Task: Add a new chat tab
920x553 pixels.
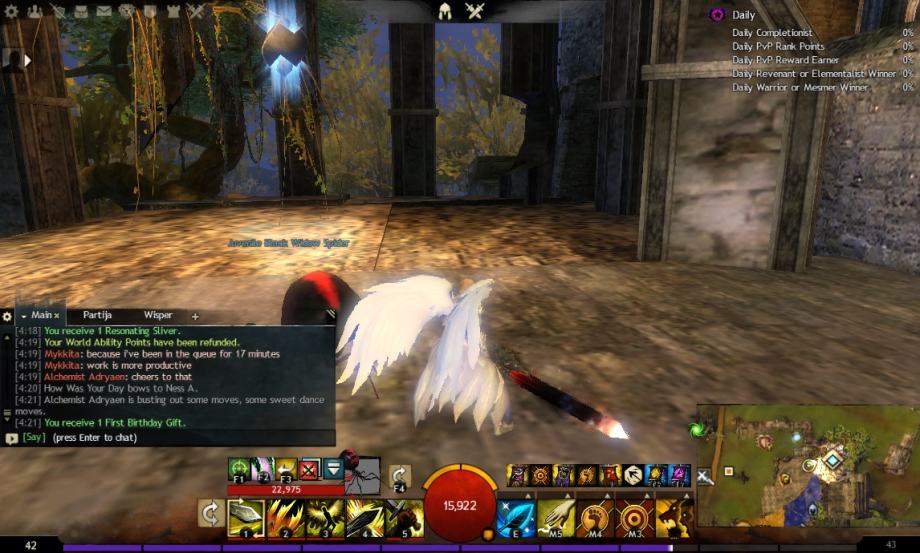Action: click(195, 316)
